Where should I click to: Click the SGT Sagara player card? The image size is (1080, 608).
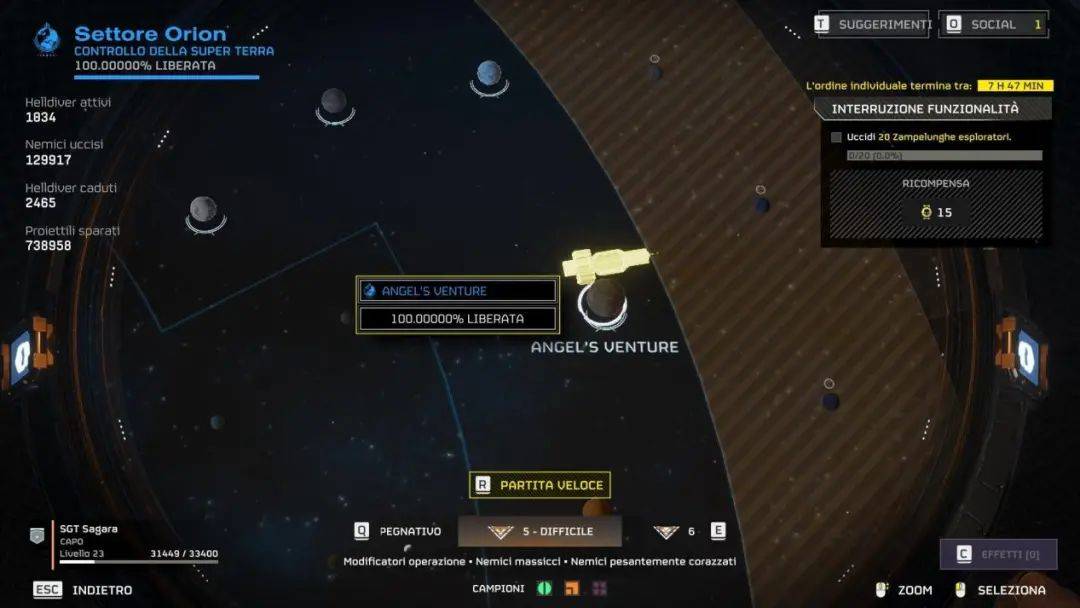125,541
